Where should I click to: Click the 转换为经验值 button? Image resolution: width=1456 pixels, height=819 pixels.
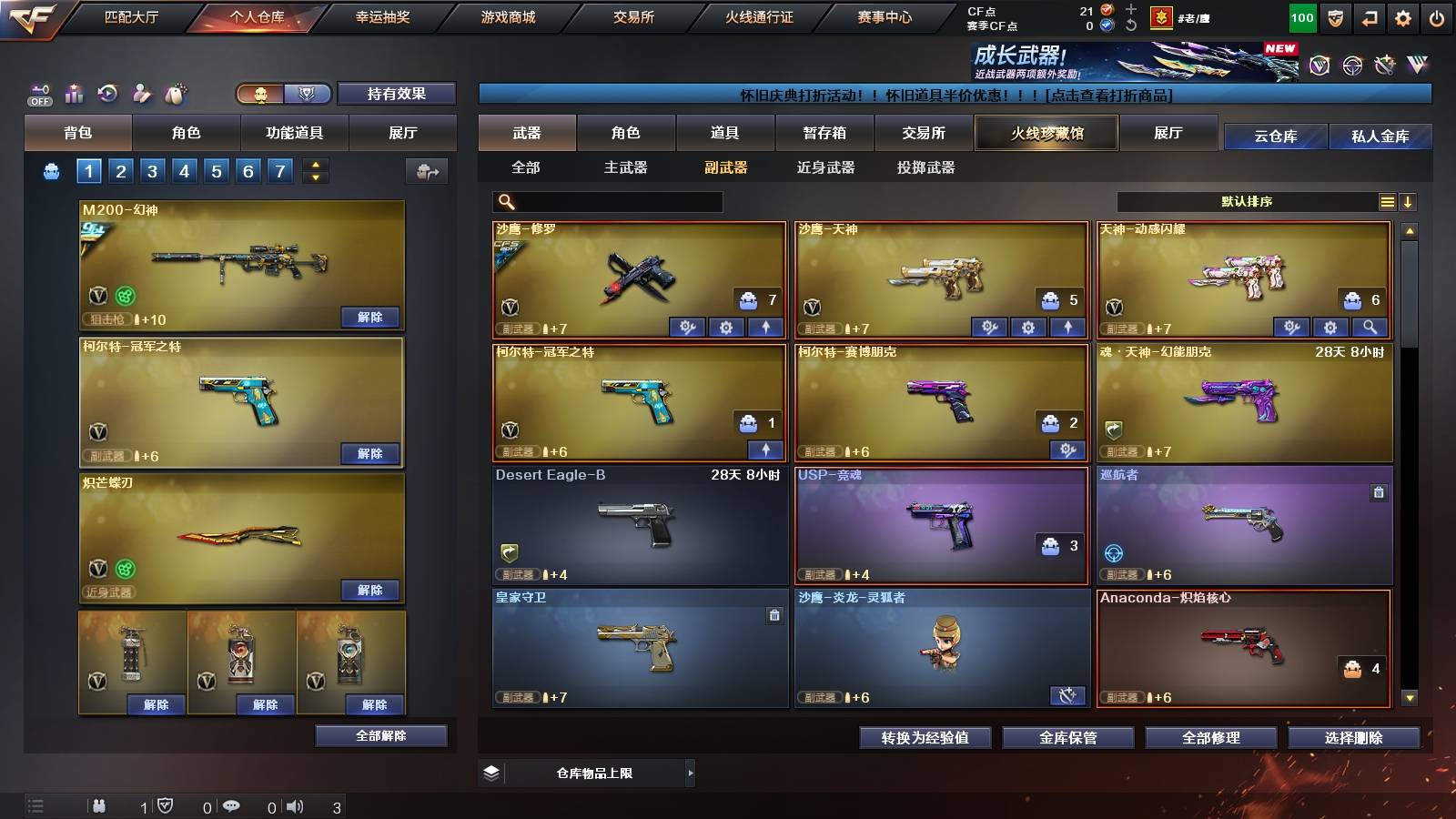[924, 738]
